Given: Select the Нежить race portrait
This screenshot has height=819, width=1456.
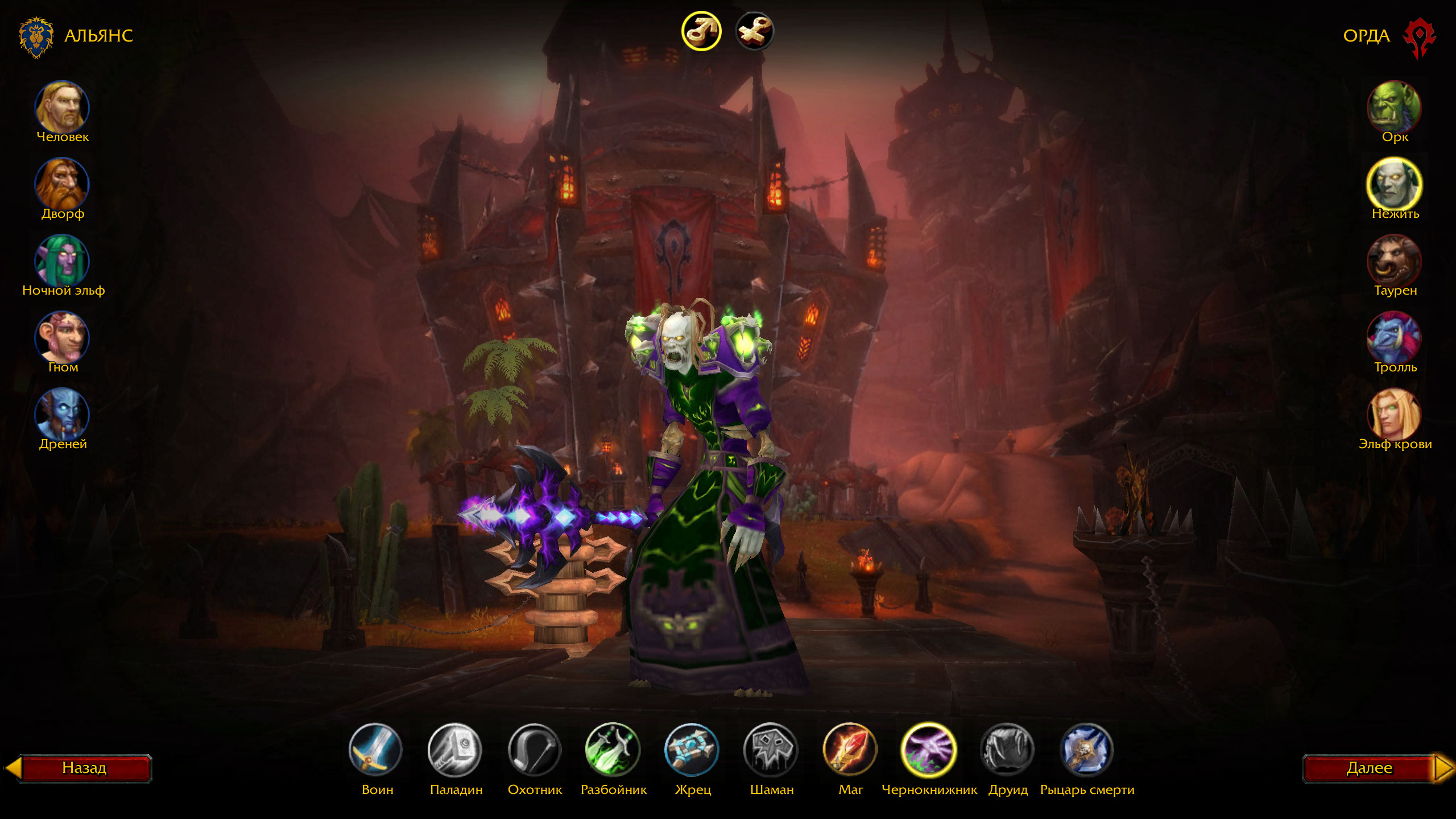Looking at the screenshot, I should pos(1394,184).
